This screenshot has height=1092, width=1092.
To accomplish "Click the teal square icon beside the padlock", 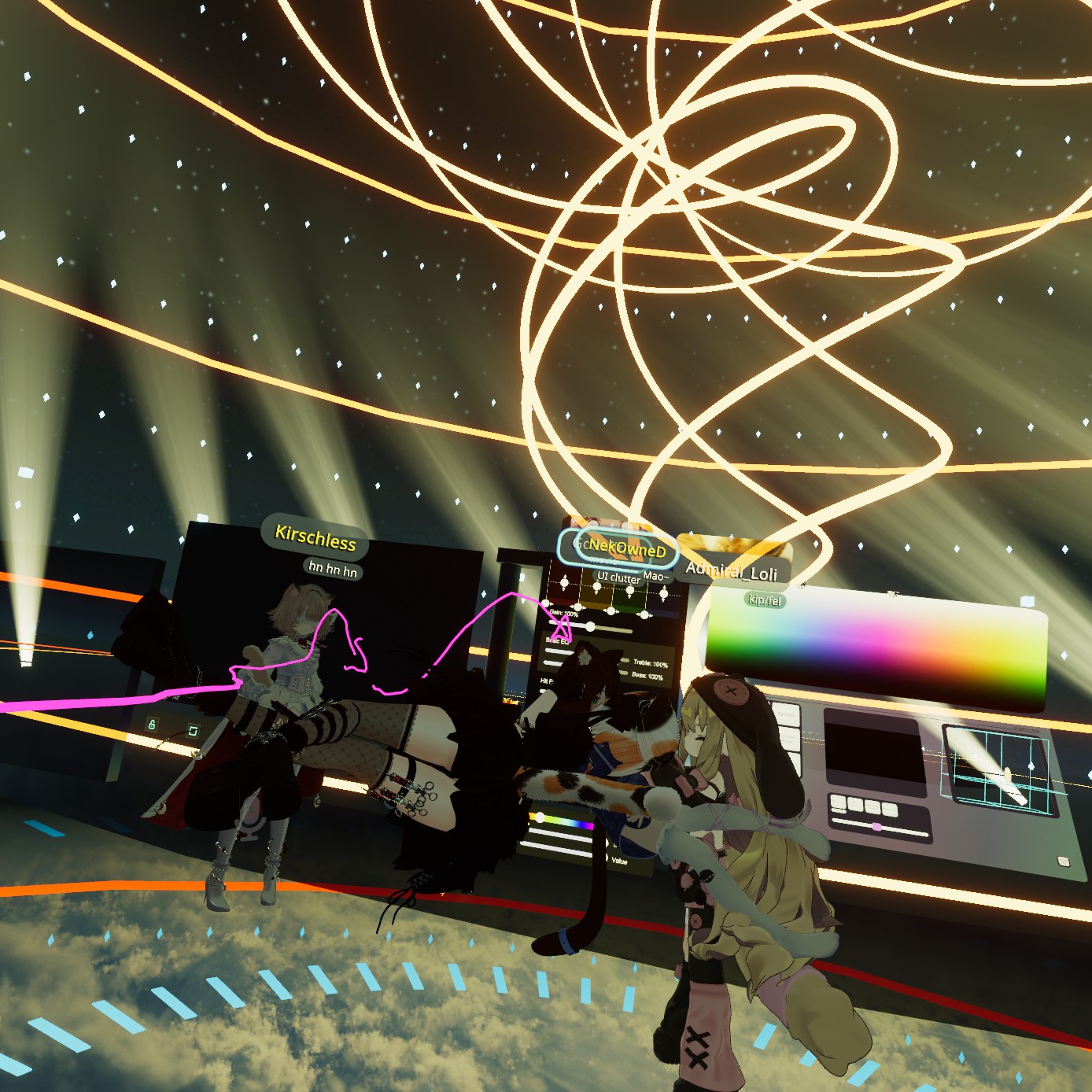I will tap(193, 732).
